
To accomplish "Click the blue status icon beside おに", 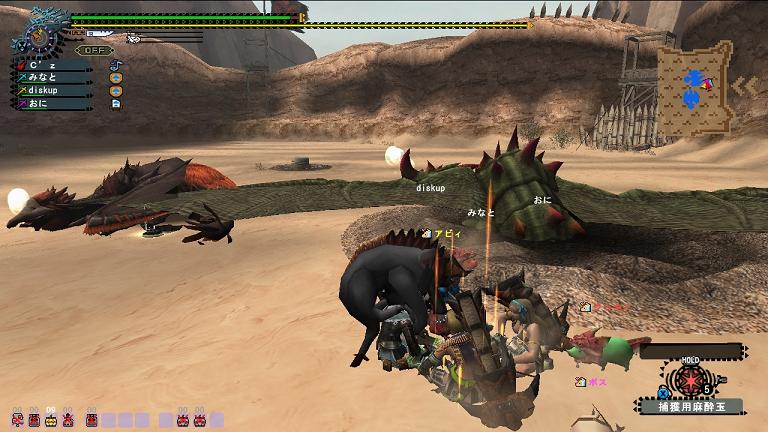I will [x=116, y=103].
